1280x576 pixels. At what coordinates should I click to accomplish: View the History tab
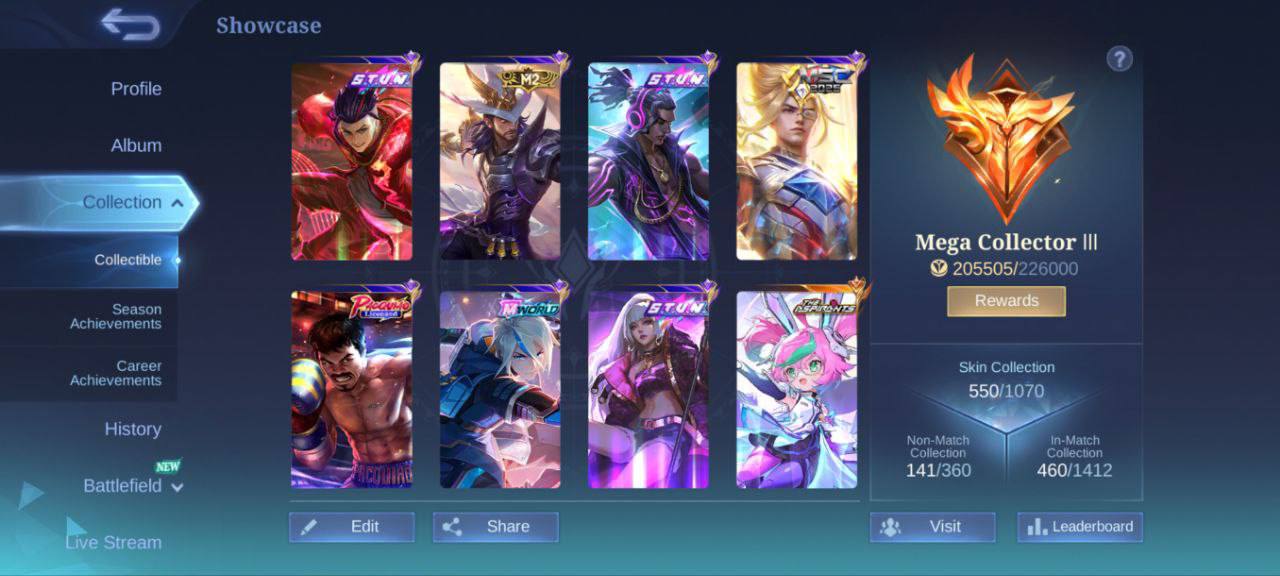coord(133,429)
